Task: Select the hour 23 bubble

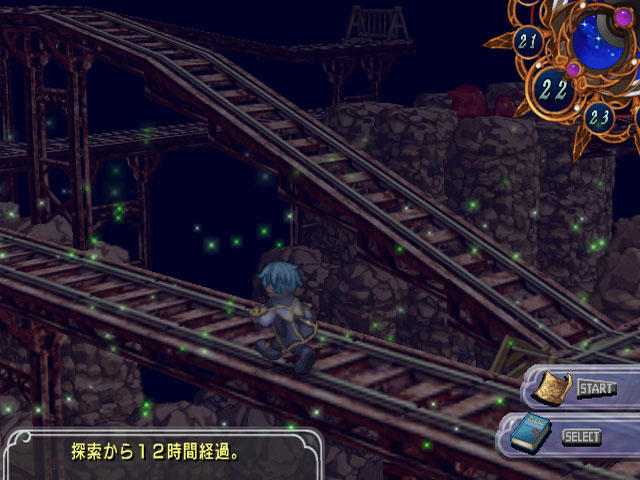Action: coord(599,118)
